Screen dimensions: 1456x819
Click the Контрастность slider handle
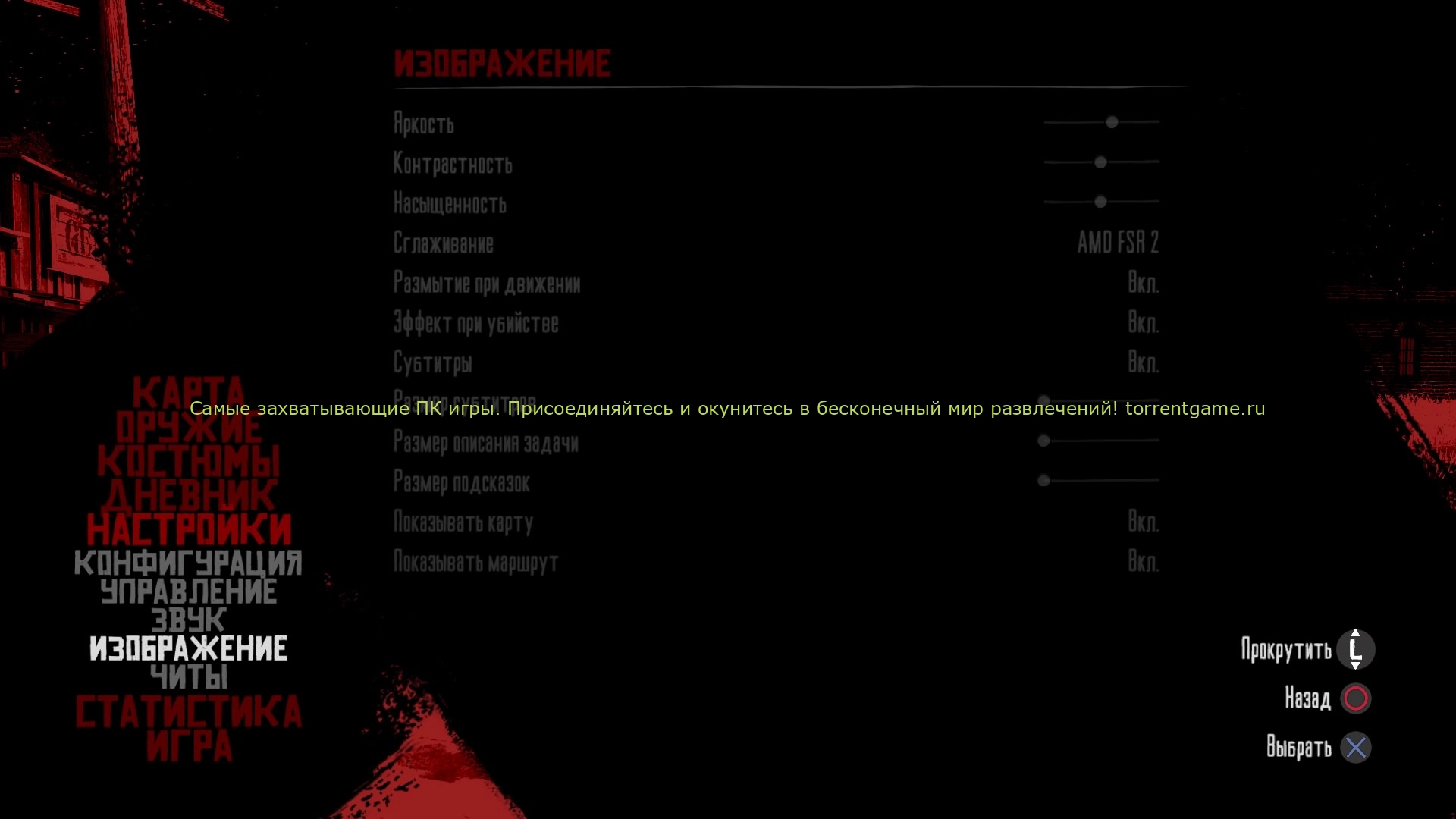1101,162
